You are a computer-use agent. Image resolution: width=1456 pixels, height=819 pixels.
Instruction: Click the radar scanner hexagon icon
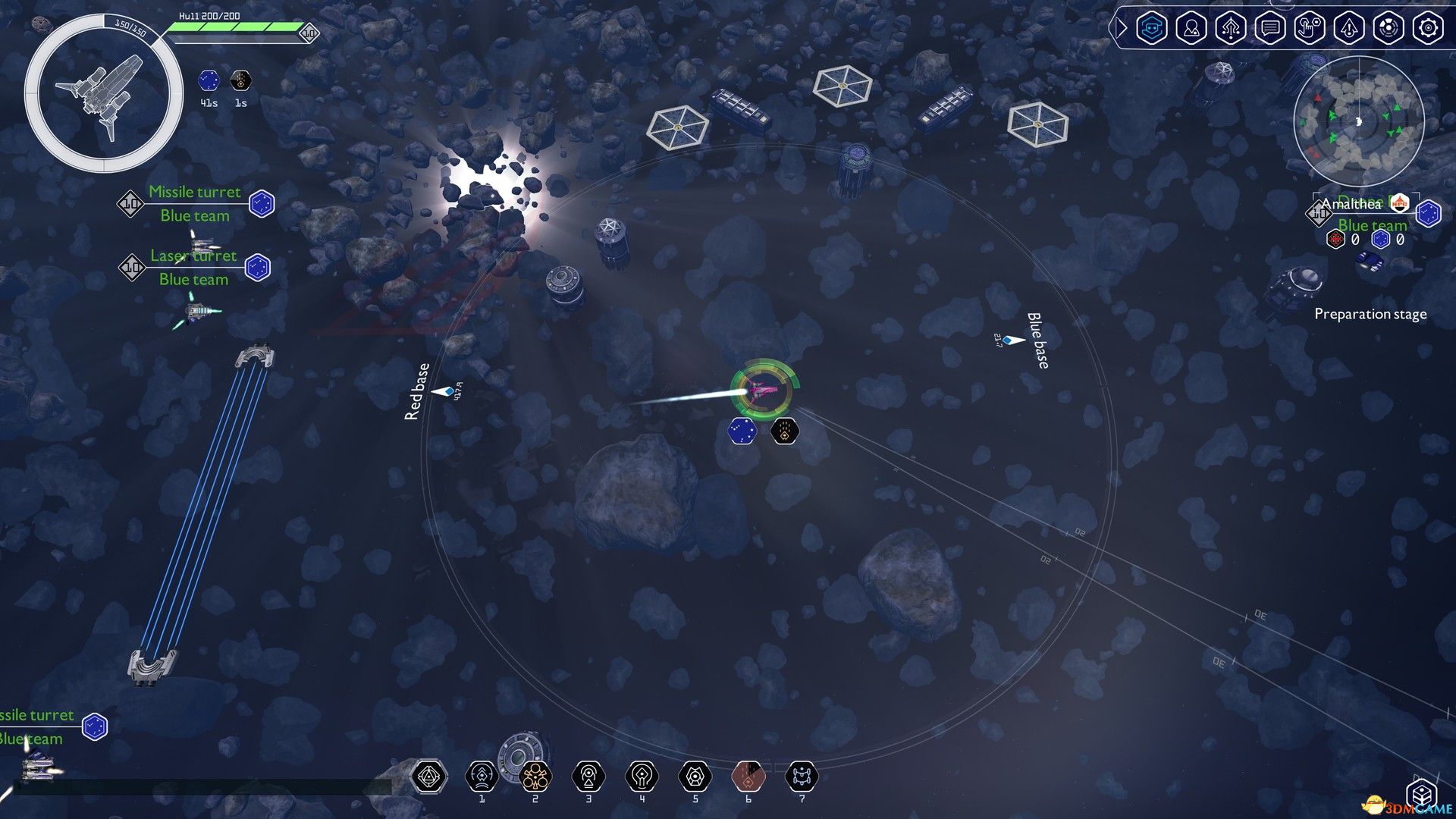1389,28
